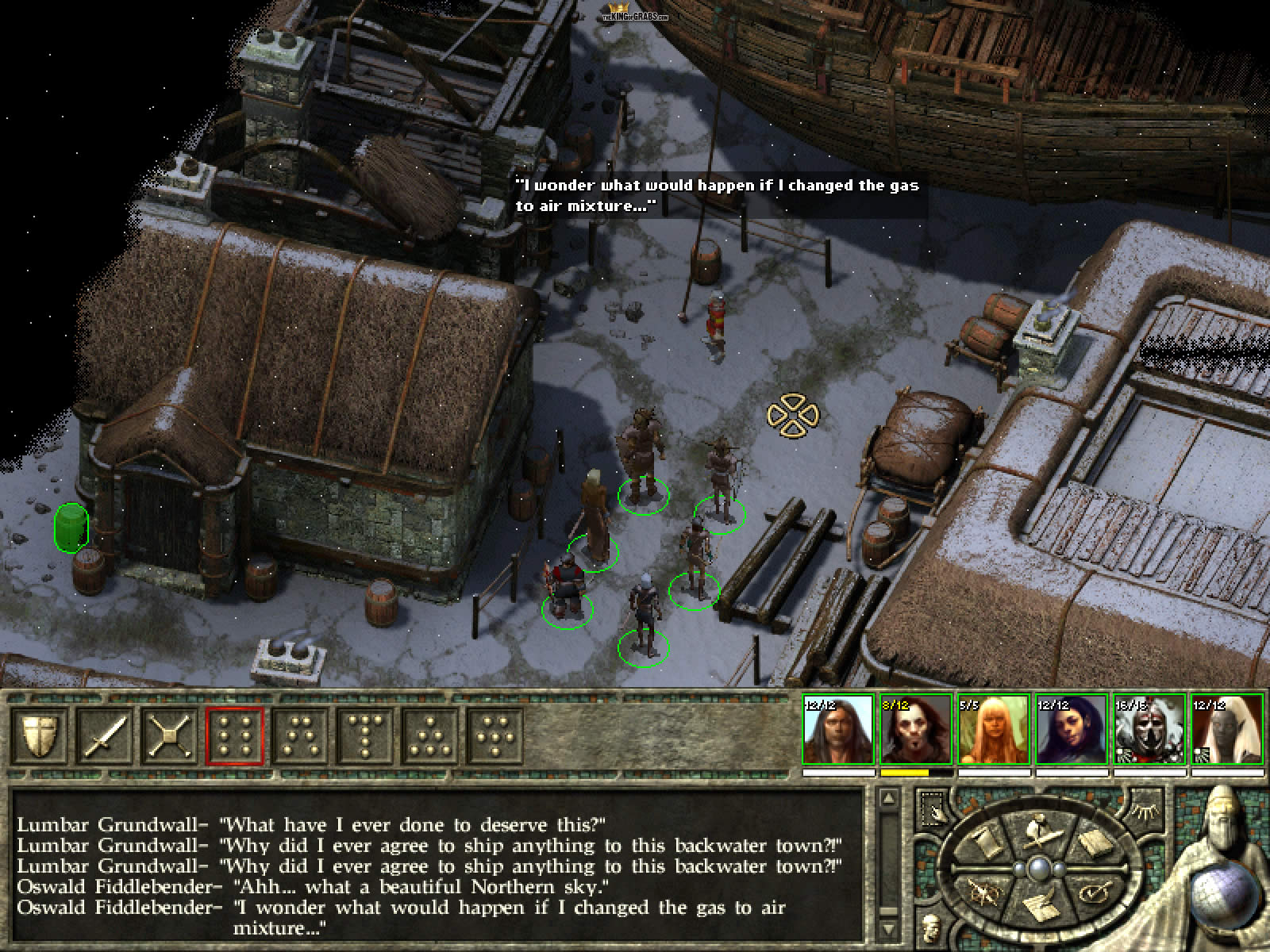Viewport: 1270px width, 952px height.
Task: Select the red-highlighted two-column formation
Action: [235, 735]
